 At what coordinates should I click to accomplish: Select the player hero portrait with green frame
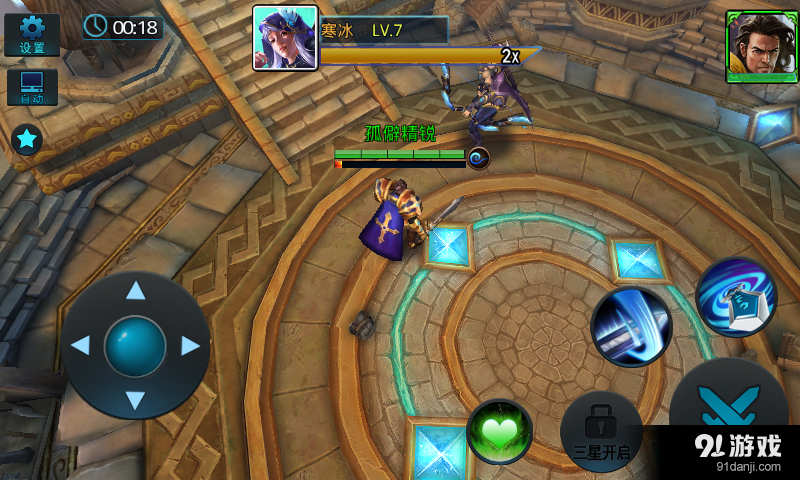pyautogui.click(x=755, y=46)
